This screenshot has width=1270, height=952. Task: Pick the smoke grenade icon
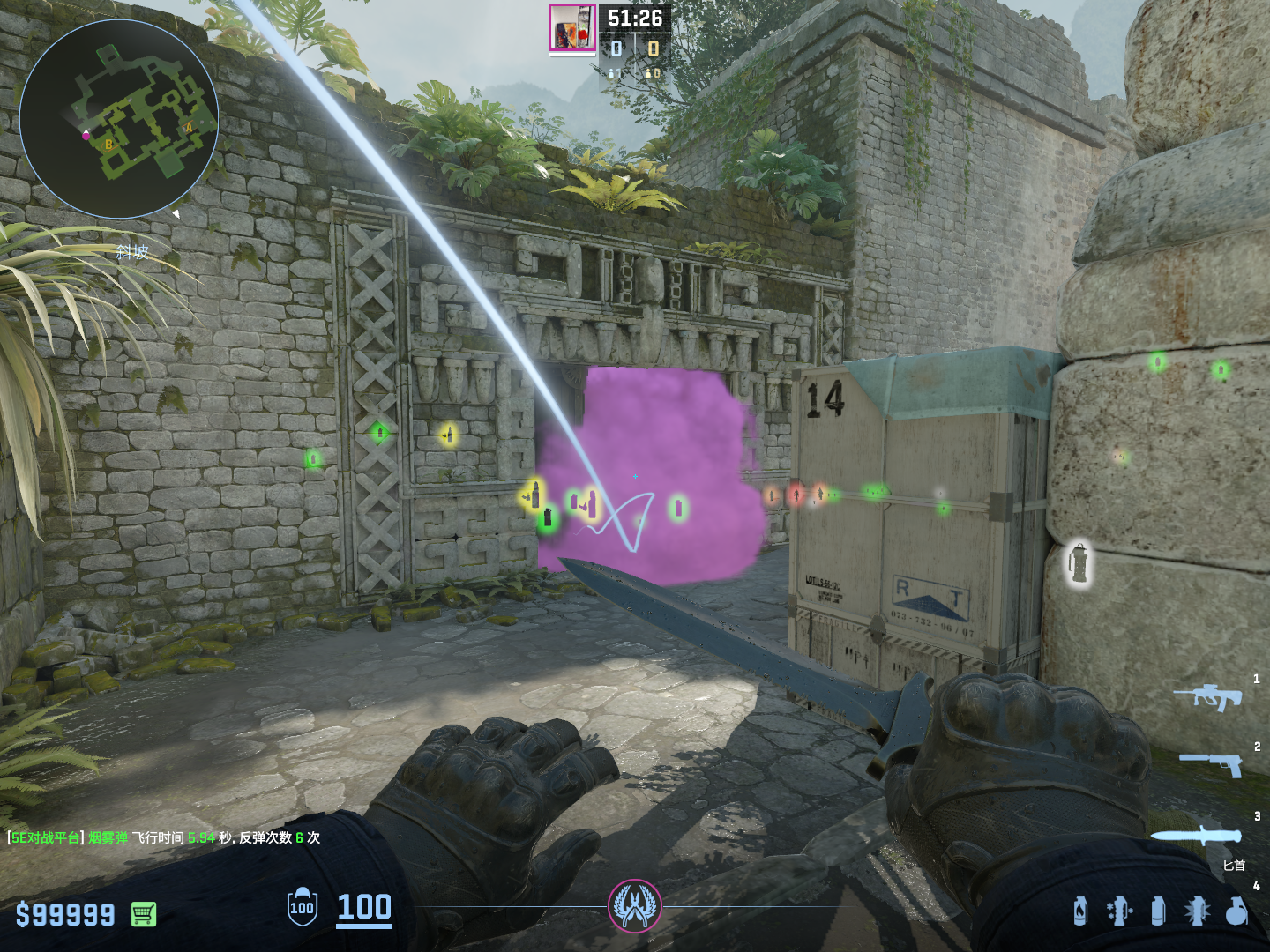(1158, 911)
